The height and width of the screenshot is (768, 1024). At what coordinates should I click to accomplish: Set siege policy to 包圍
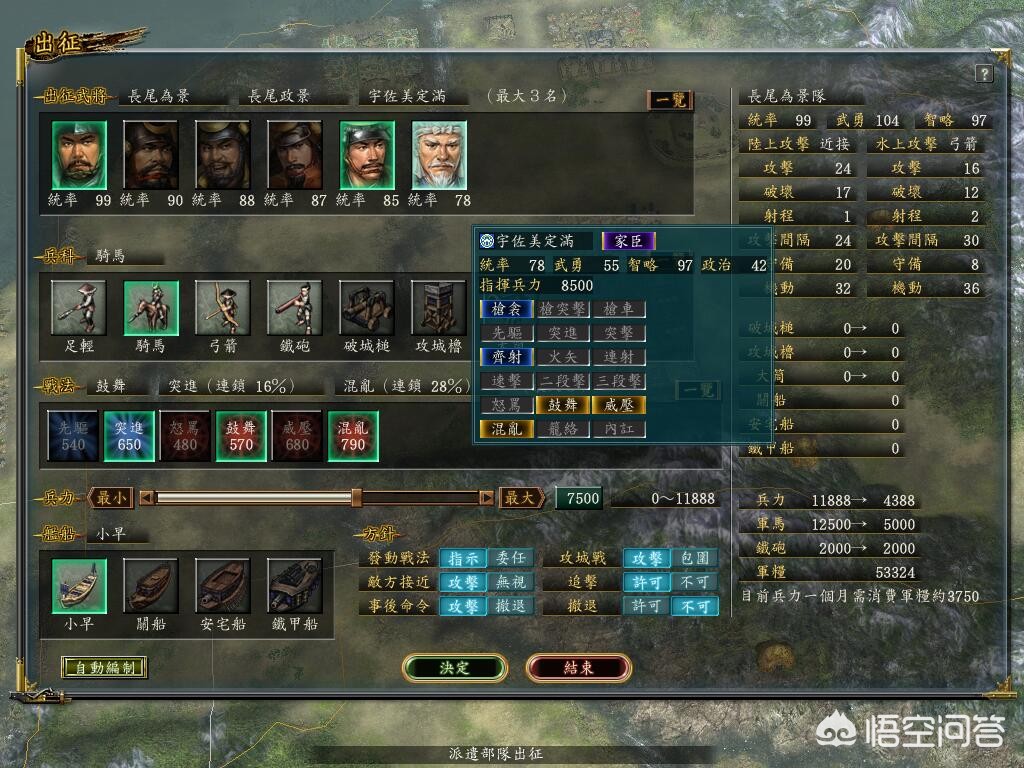tap(695, 558)
